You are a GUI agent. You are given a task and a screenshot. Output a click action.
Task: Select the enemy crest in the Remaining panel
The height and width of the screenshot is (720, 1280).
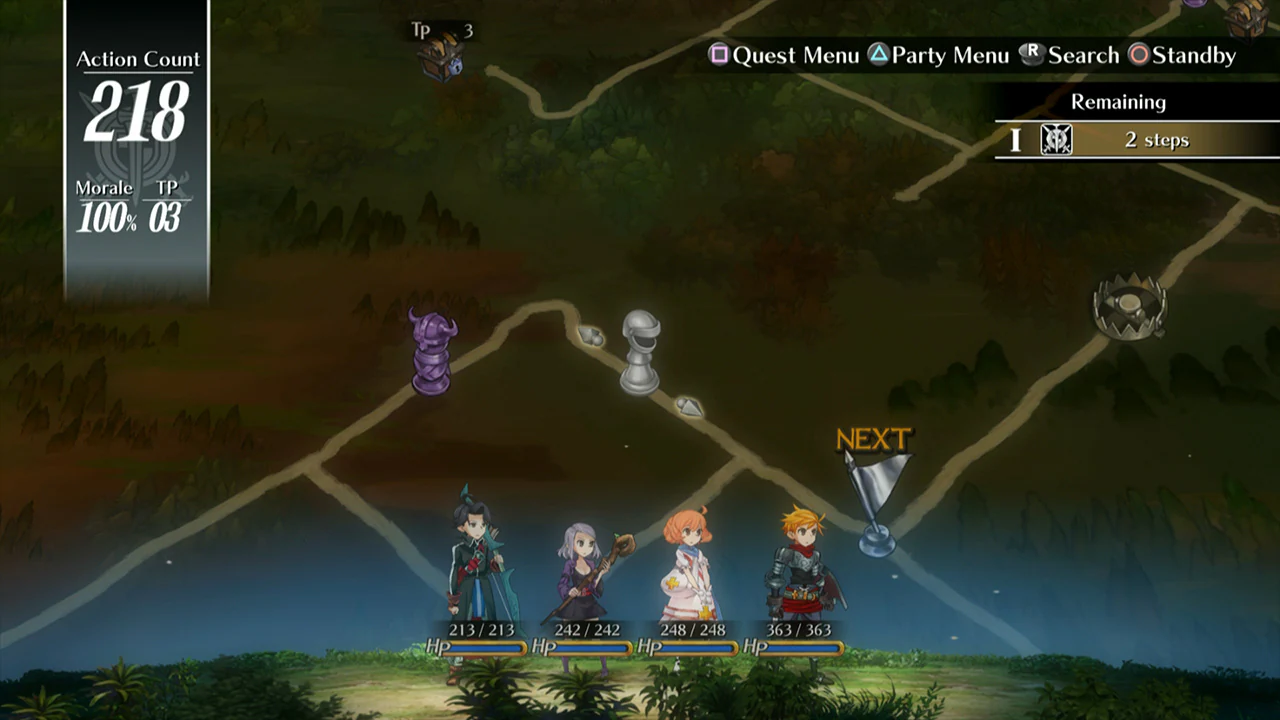(x=1055, y=140)
